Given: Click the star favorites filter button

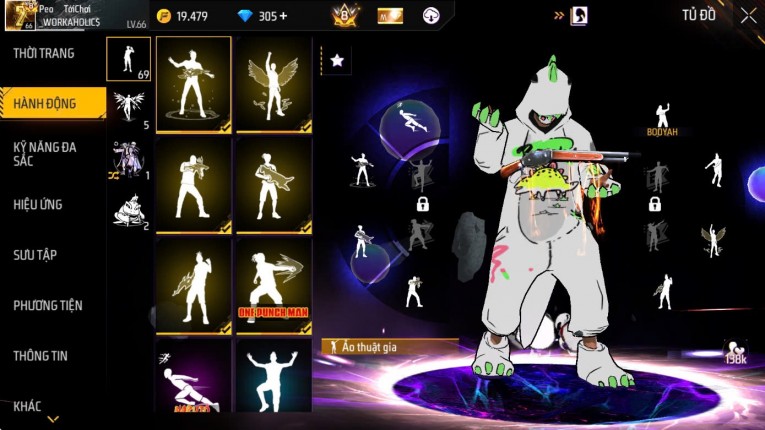Looking at the screenshot, I should point(337,61).
